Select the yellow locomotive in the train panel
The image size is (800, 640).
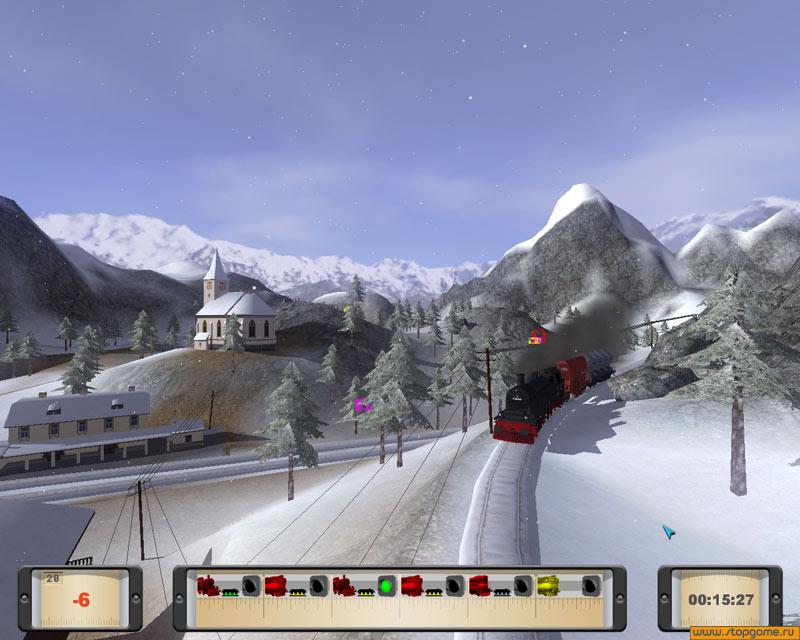548,585
